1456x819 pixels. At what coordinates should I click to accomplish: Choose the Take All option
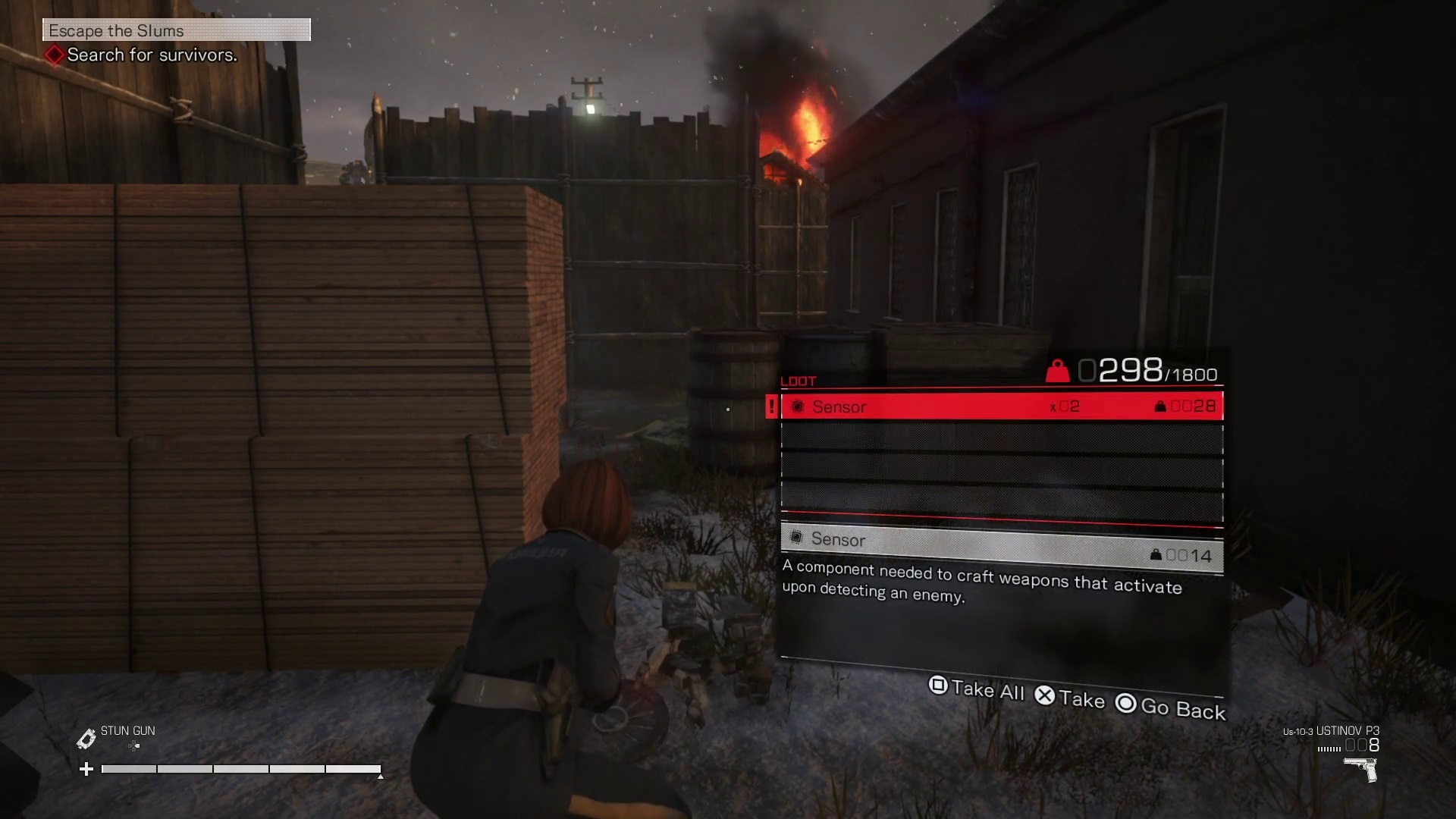(977, 689)
